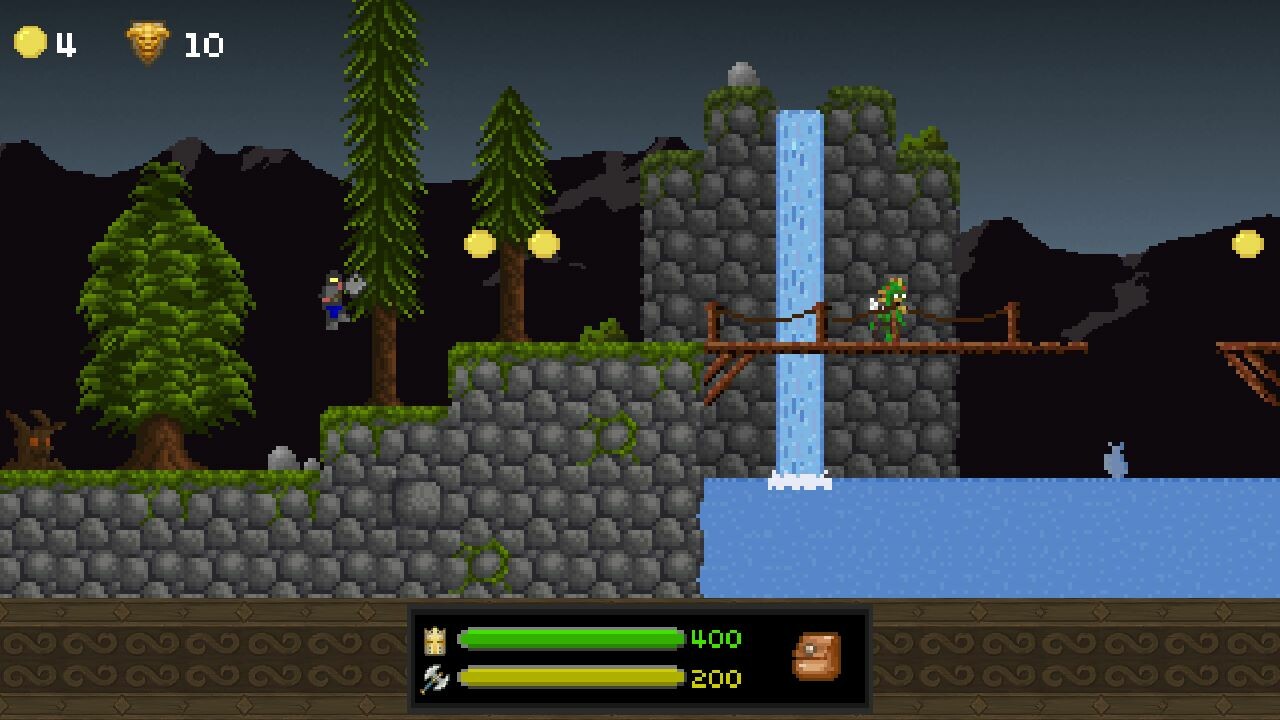Screen dimensions: 1280x720
Task: Click the crown armor icon beside health bar
Action: pos(434,640)
